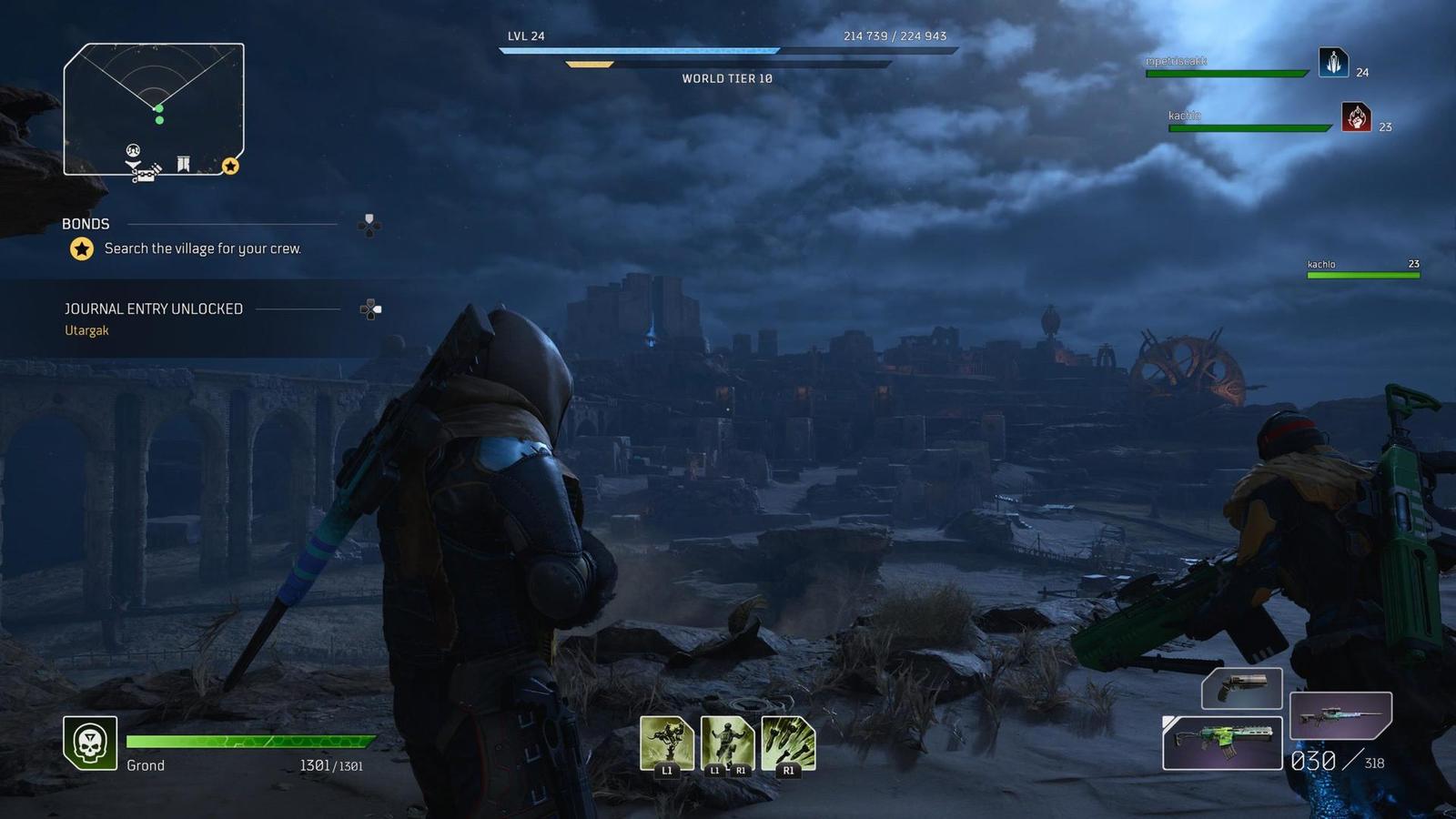Select the gold star quest marker on minimap

click(230, 166)
